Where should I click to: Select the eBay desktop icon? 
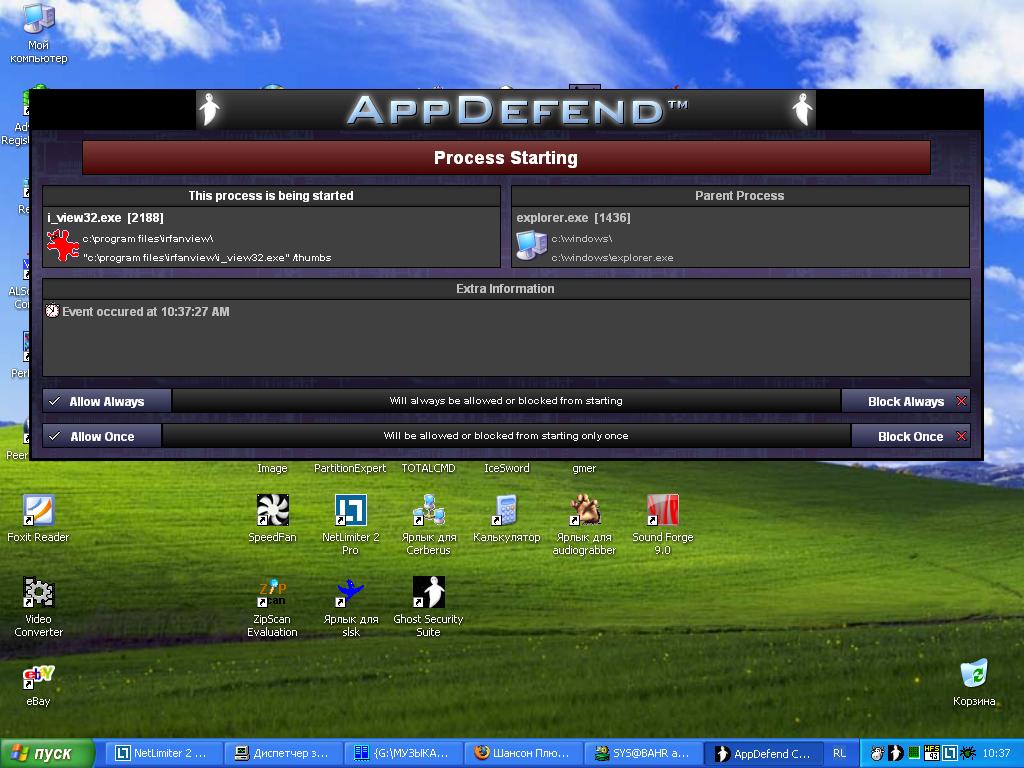click(x=38, y=677)
